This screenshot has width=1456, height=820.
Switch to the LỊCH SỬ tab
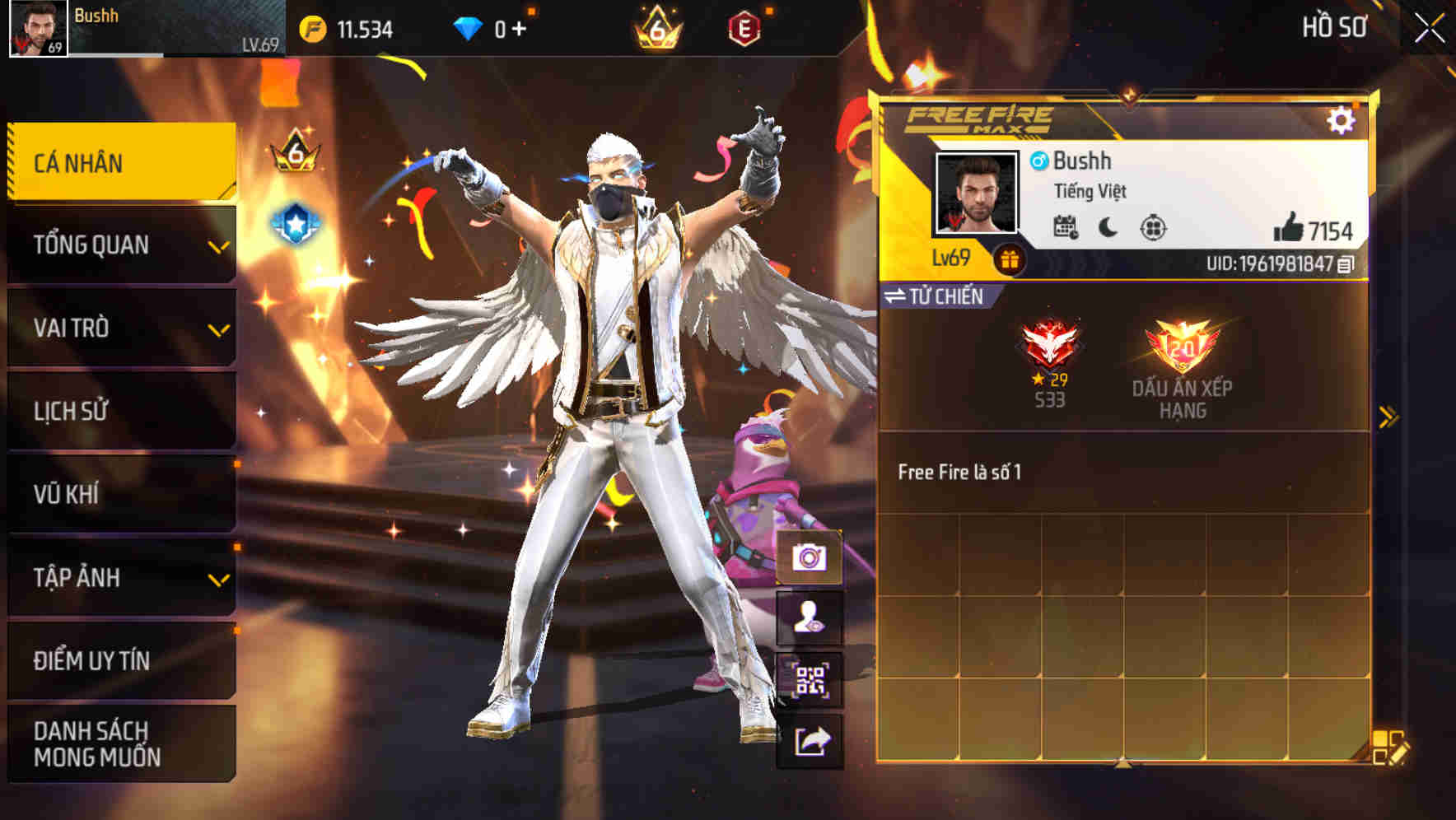click(119, 411)
